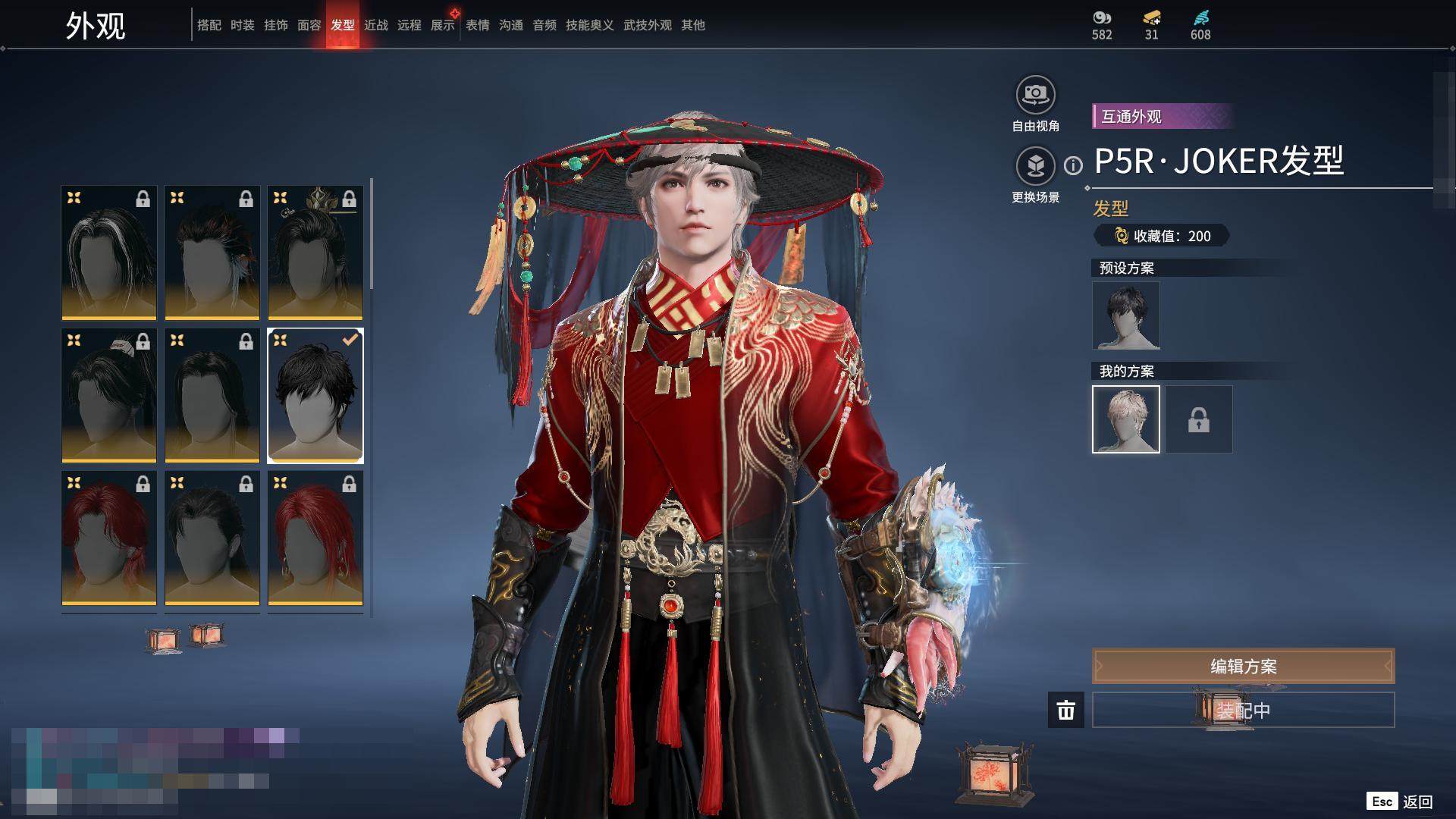Select the 技能奥义 tab

tap(589, 25)
